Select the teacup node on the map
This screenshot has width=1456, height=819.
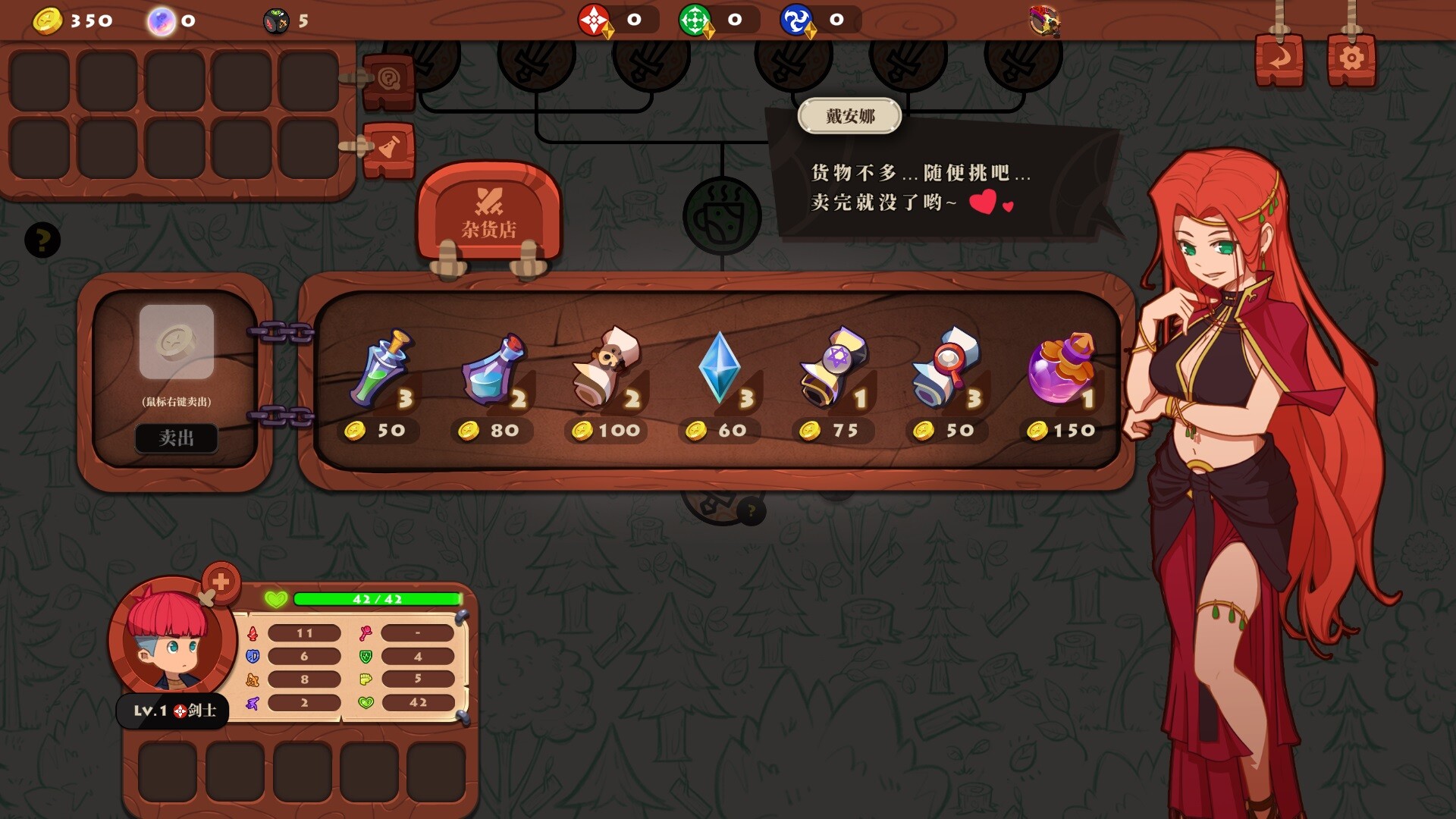(721, 216)
